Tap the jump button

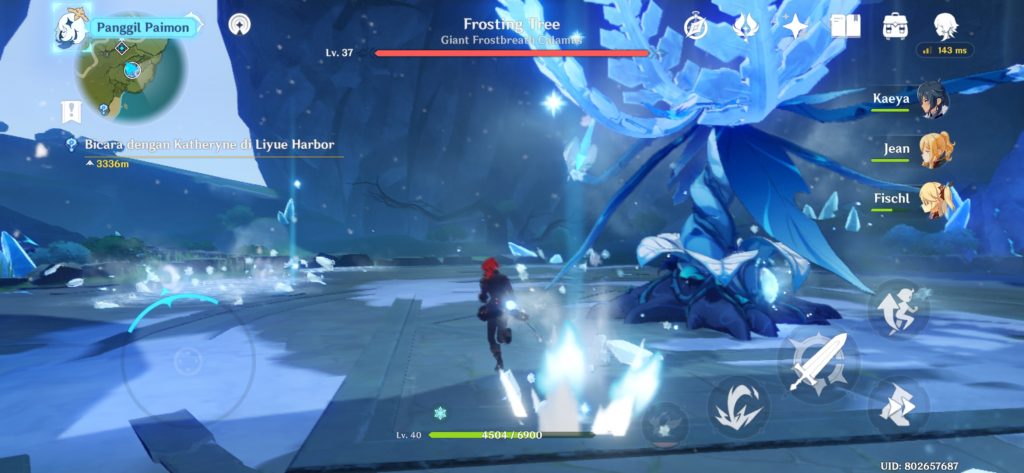898,309
